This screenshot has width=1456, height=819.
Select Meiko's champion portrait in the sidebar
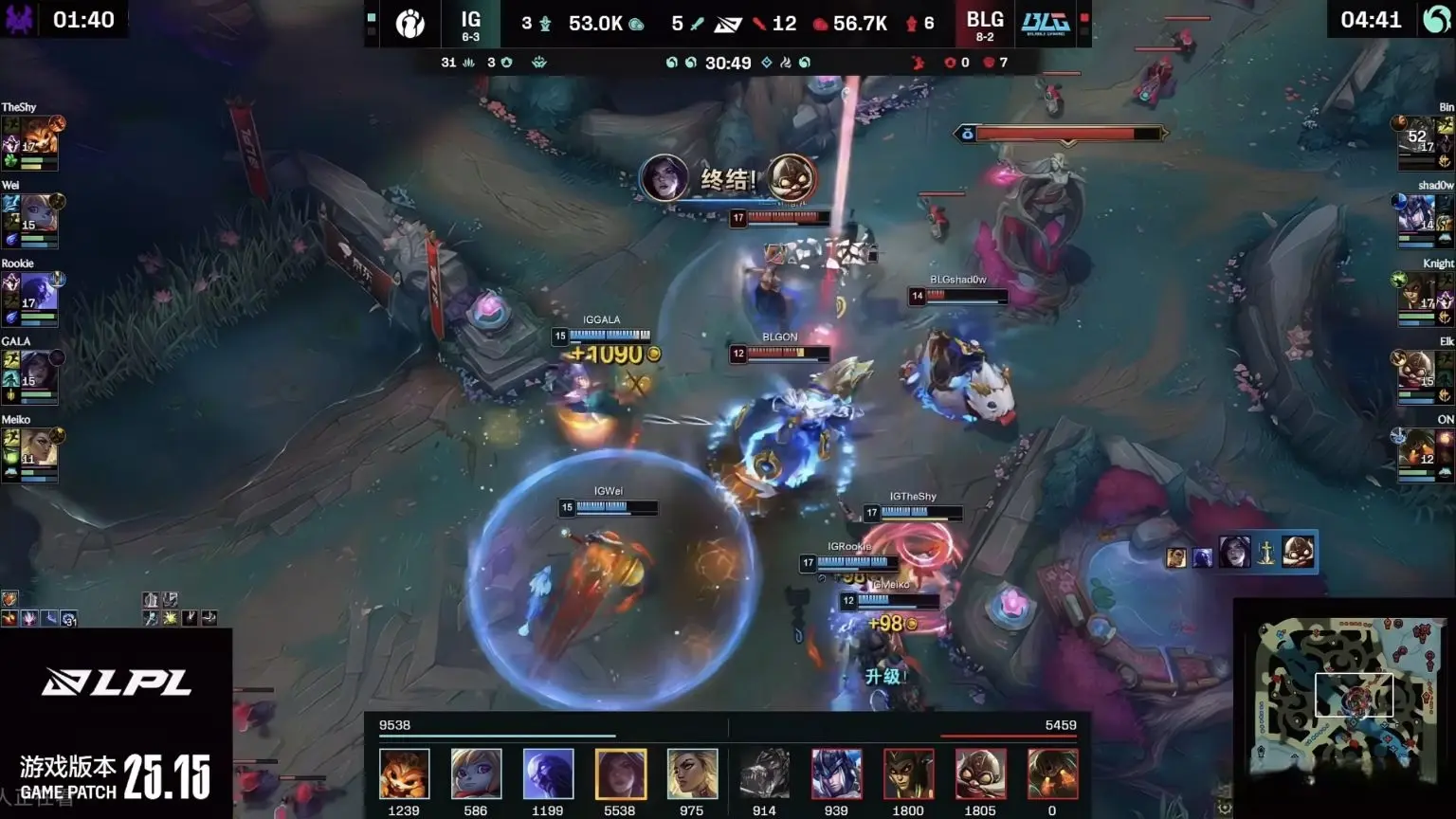coord(38,448)
